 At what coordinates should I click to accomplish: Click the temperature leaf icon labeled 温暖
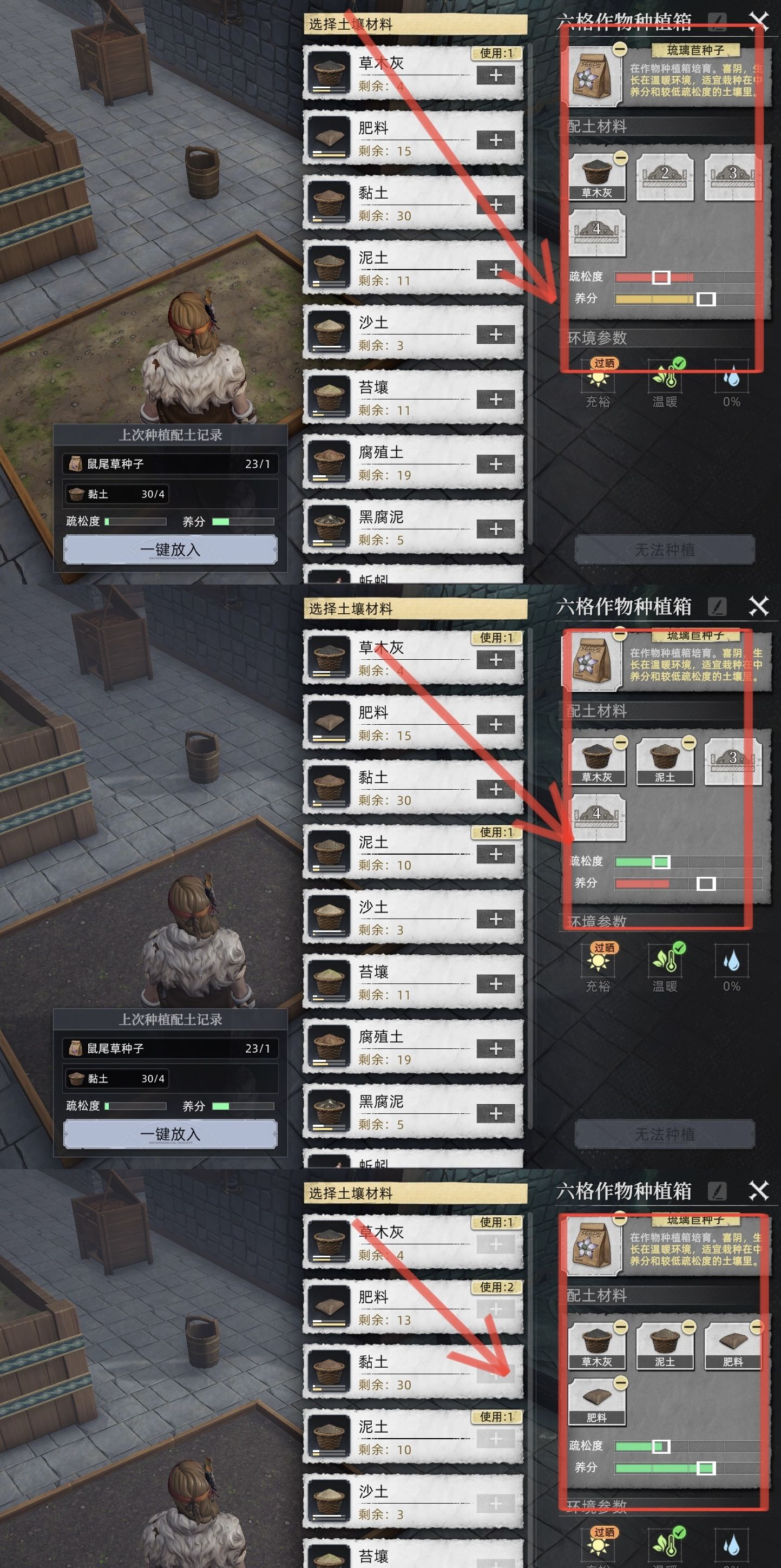coord(666,377)
